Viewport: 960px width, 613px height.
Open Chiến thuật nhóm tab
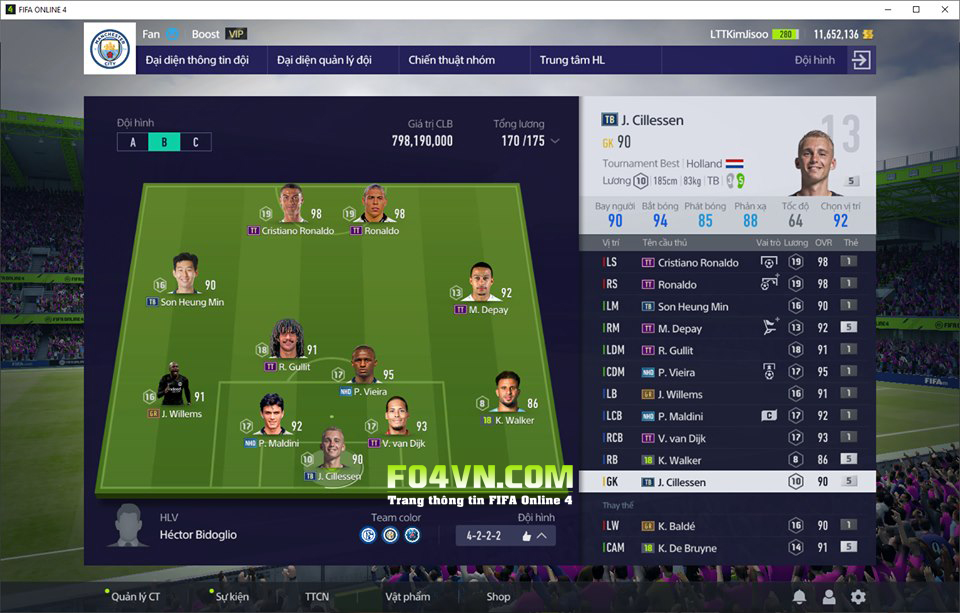pos(451,60)
